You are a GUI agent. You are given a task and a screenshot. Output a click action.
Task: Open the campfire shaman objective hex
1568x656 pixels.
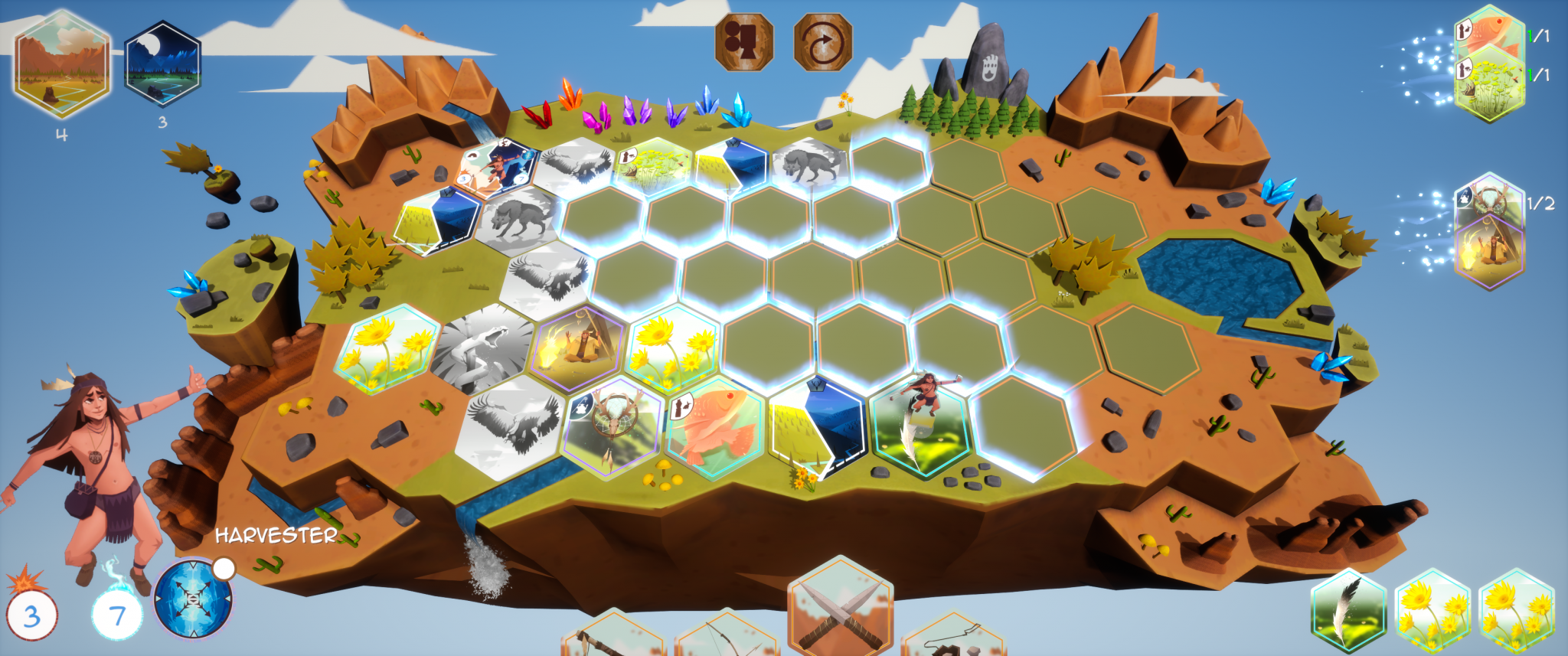(x=1489, y=253)
